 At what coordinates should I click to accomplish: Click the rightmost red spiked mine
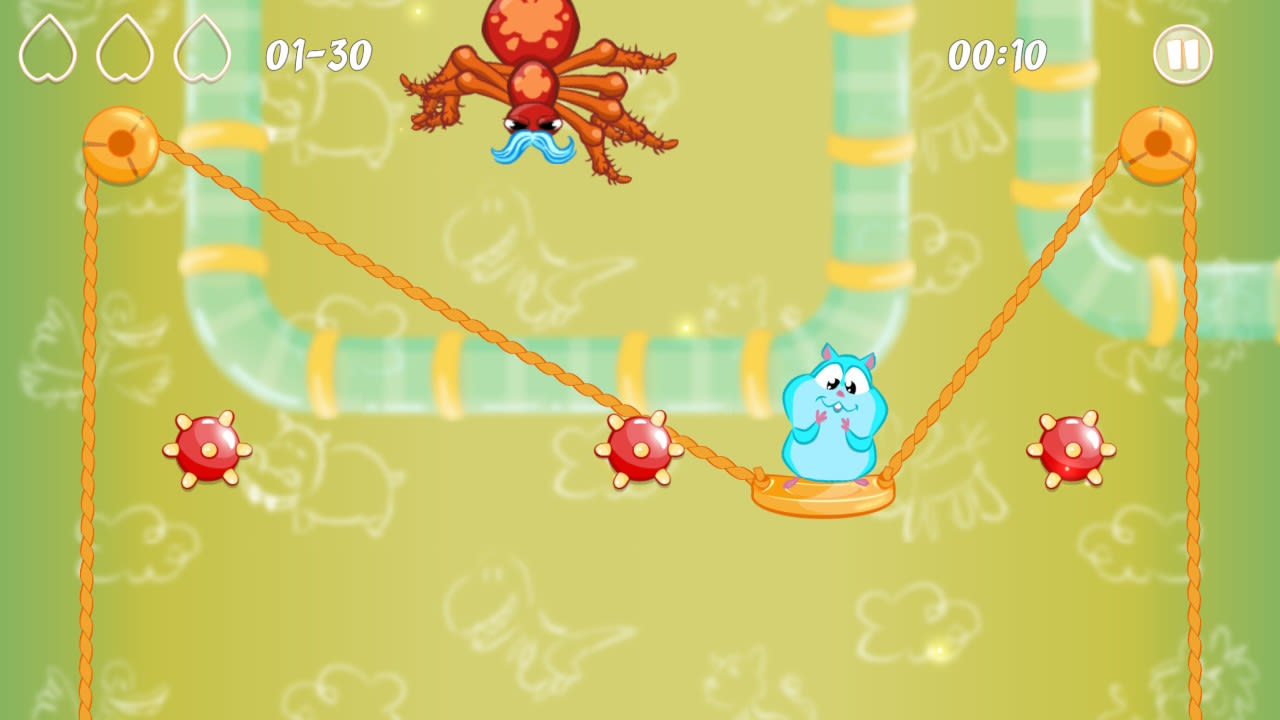[x=1070, y=452]
